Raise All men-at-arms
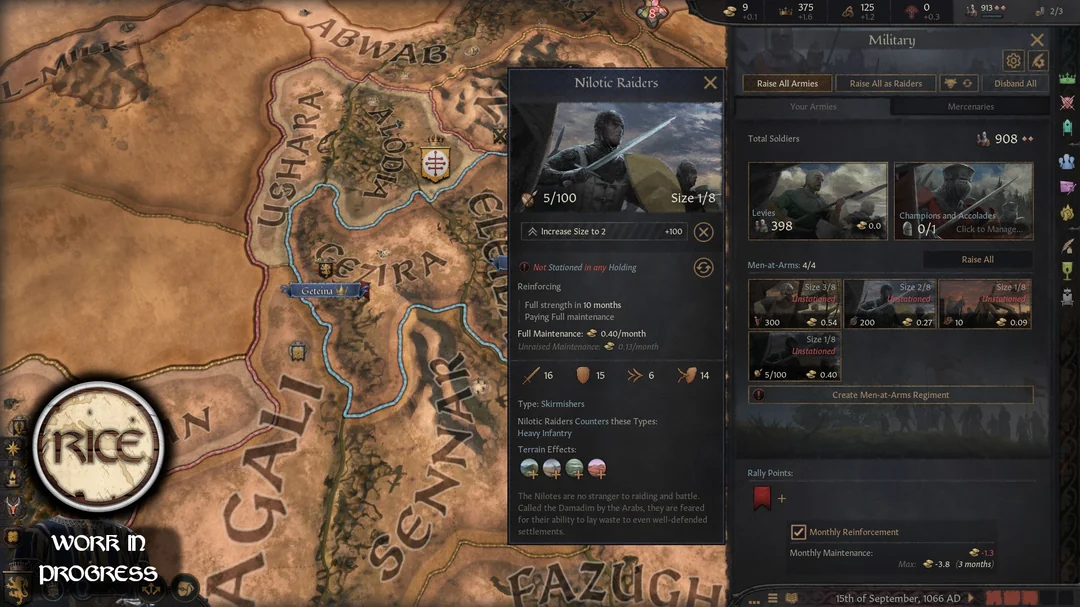The width and height of the screenshot is (1080, 607). (977, 259)
